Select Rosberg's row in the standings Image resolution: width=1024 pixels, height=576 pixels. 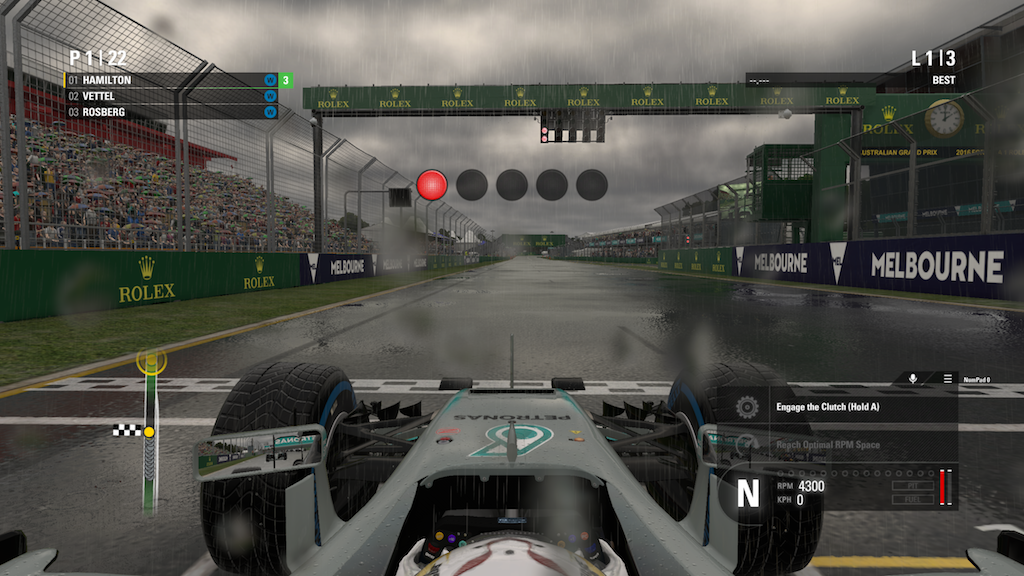point(170,112)
